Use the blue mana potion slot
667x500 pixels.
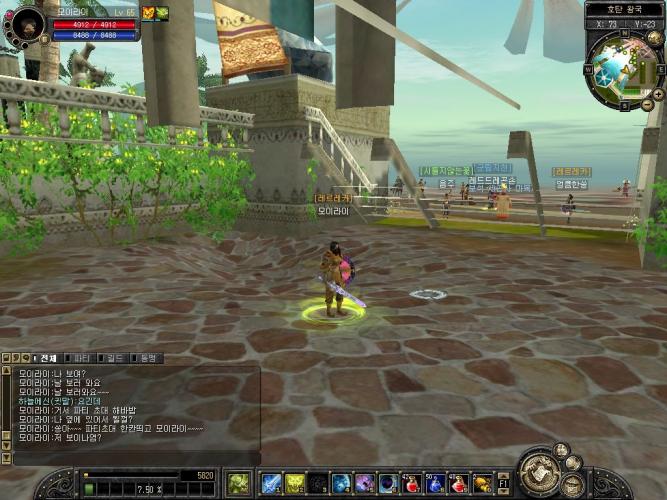click(435, 484)
